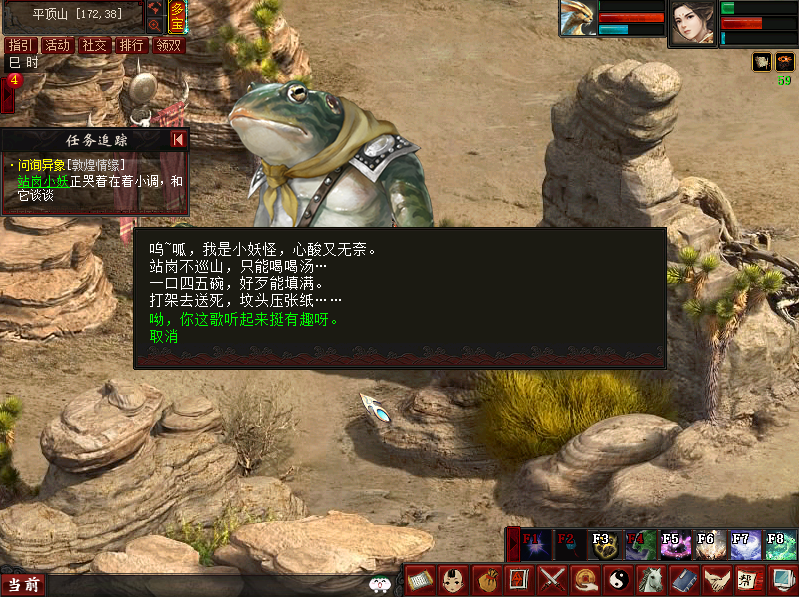The width and height of the screenshot is (799, 597).
Task: Click the 当前 chat channel button
Action: pyautogui.click(x=24, y=584)
